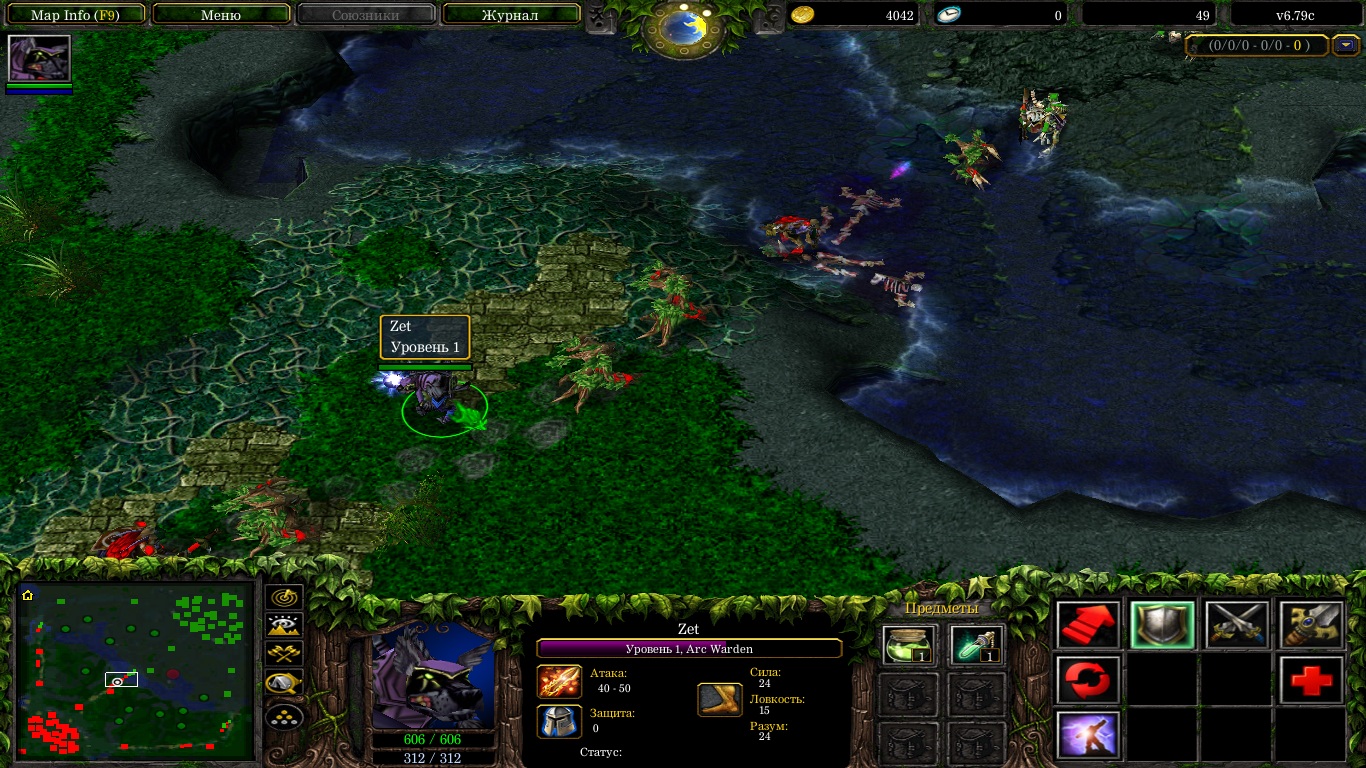Select the Zet hero portrait in top corner

(39, 59)
